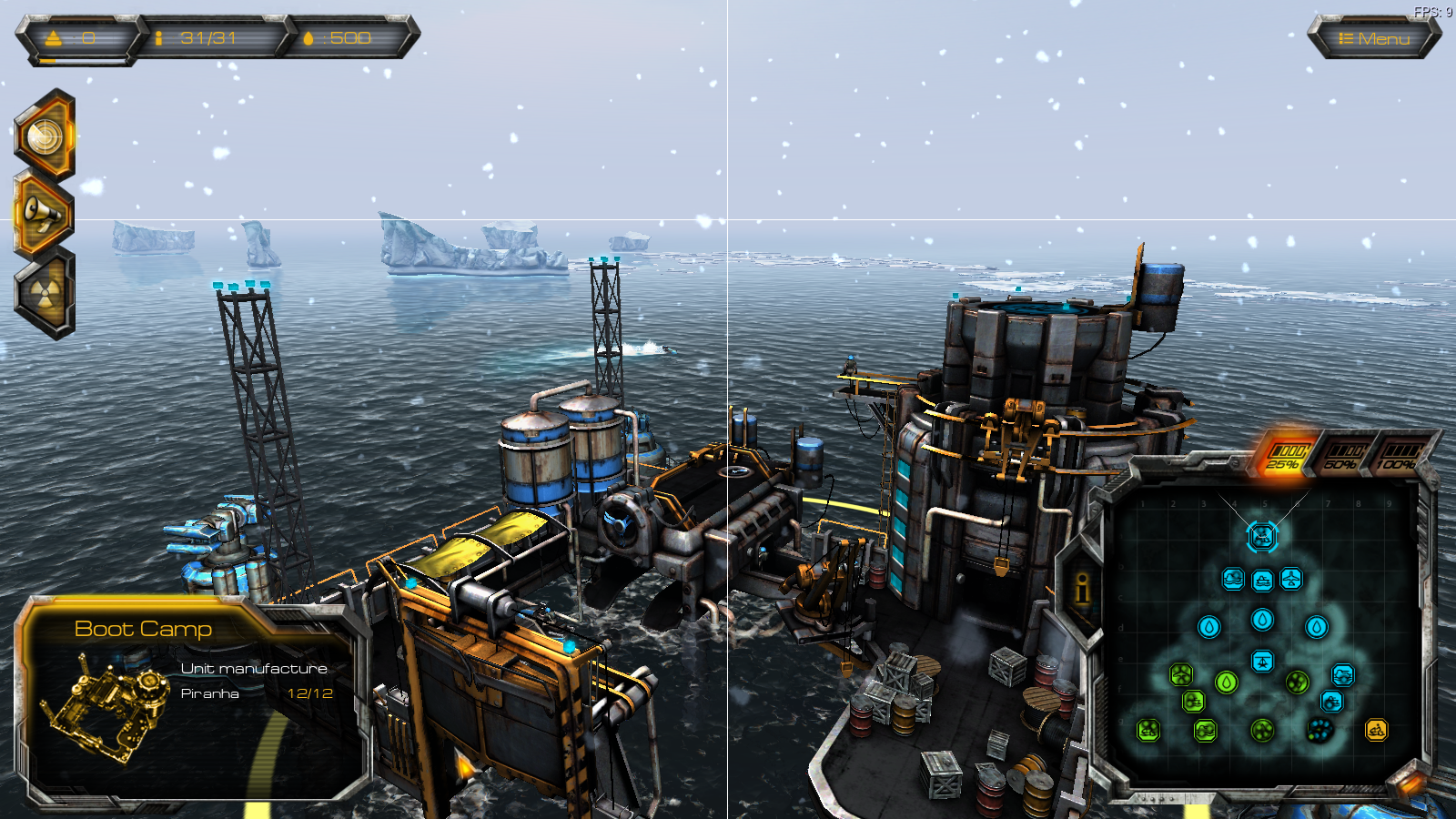The width and height of the screenshot is (1456, 819).
Task: Choose the blue helicopter node on the minimap
Action: click(1262, 661)
